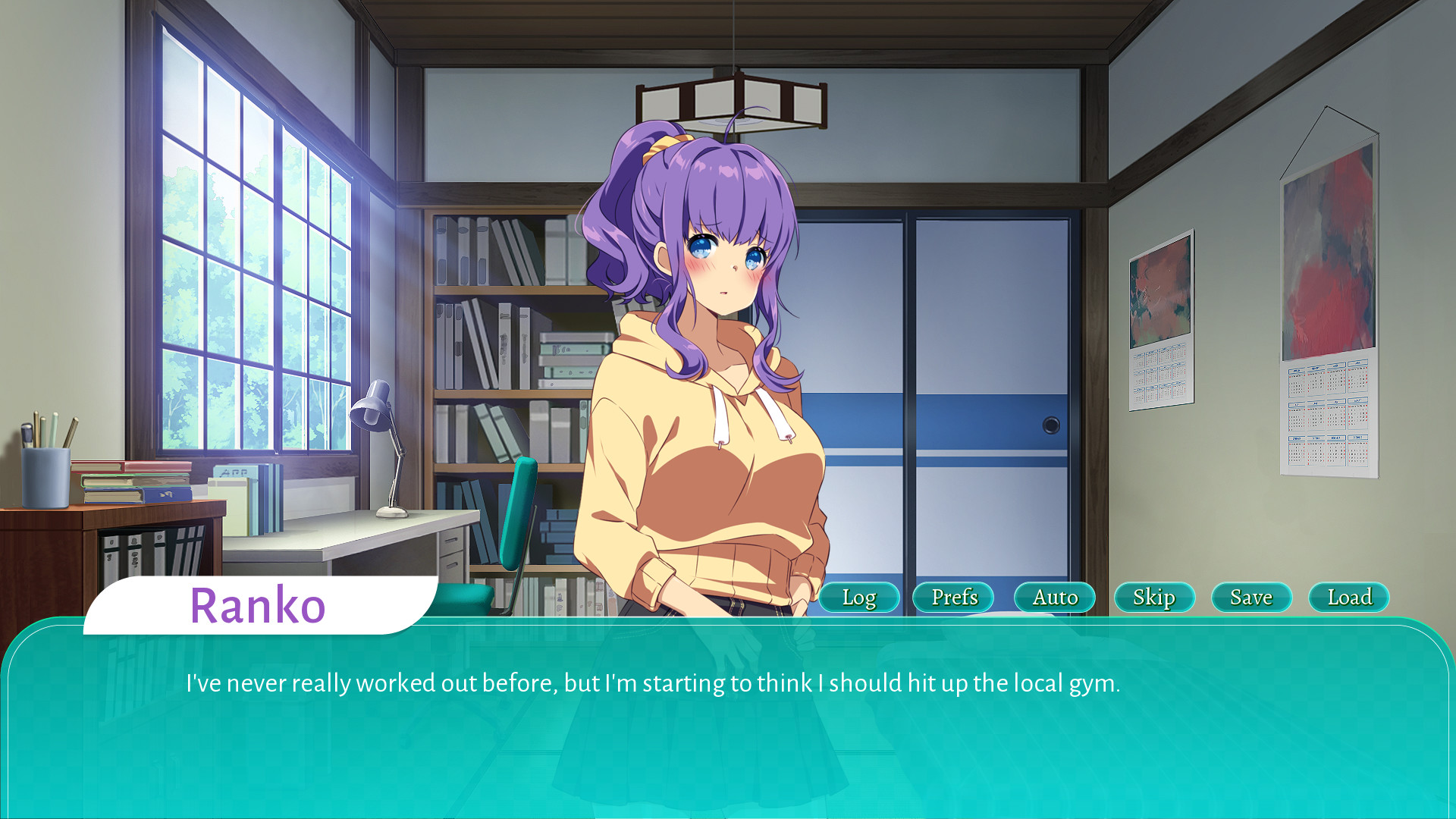This screenshot has height=819, width=1456.
Task: Save the current game progress
Action: pos(1250,598)
